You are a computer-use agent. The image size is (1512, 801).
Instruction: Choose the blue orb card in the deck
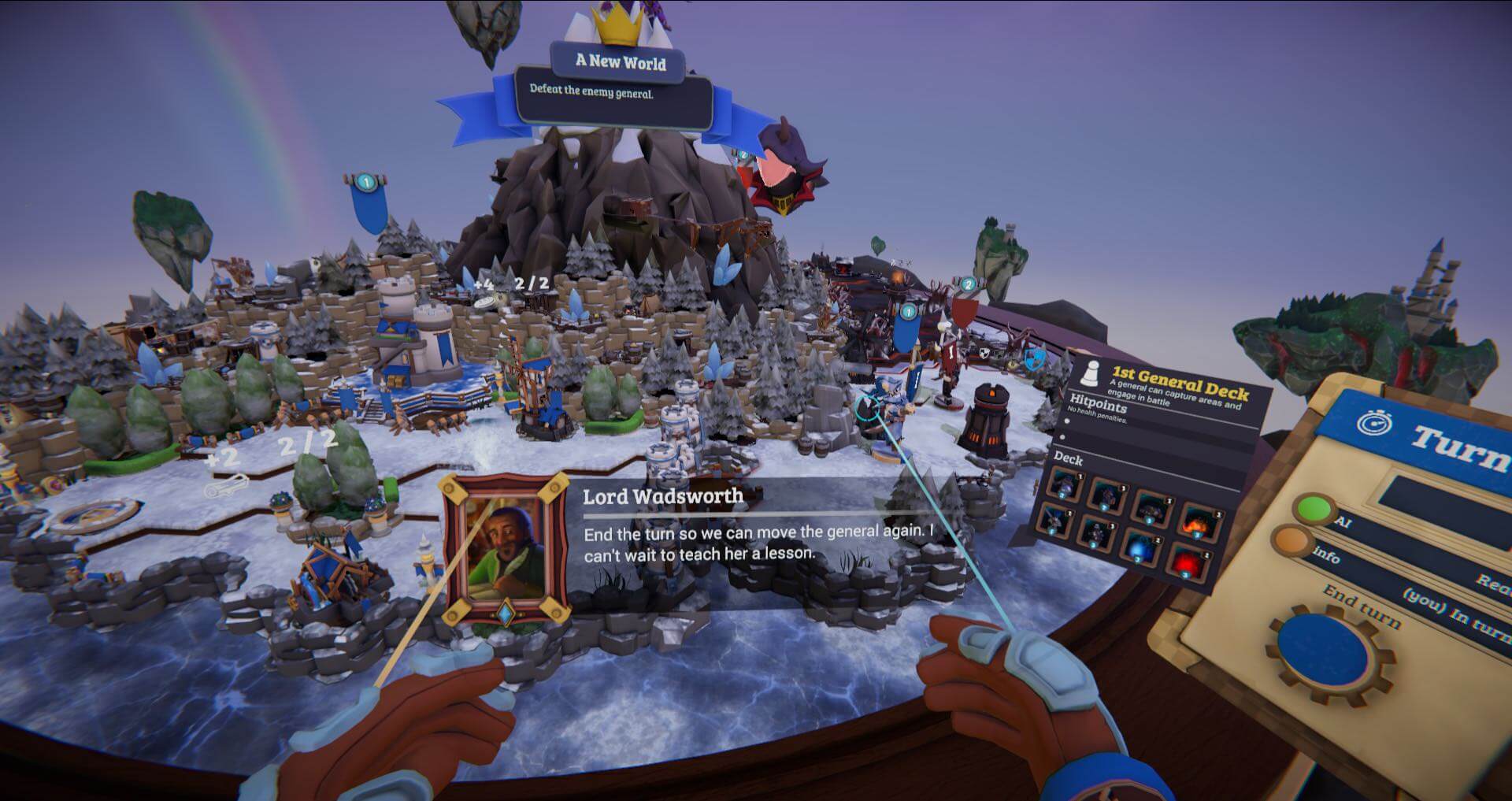[x=1140, y=547]
